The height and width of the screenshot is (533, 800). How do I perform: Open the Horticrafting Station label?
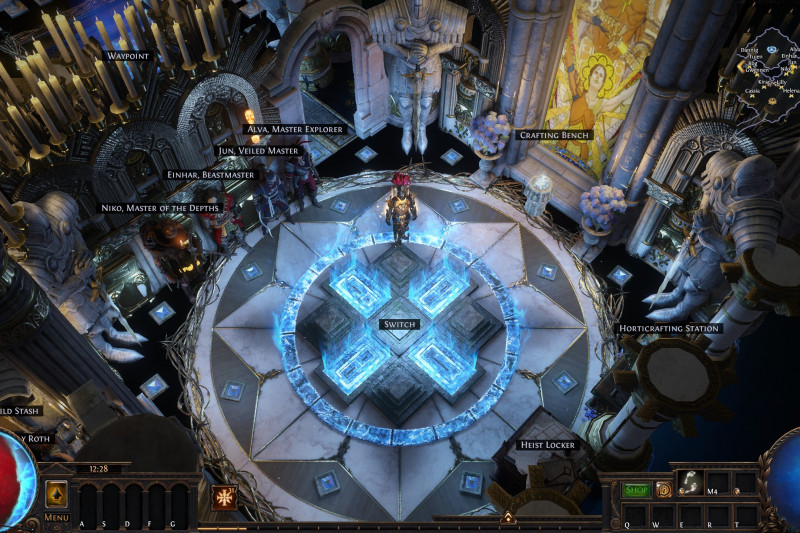click(667, 328)
